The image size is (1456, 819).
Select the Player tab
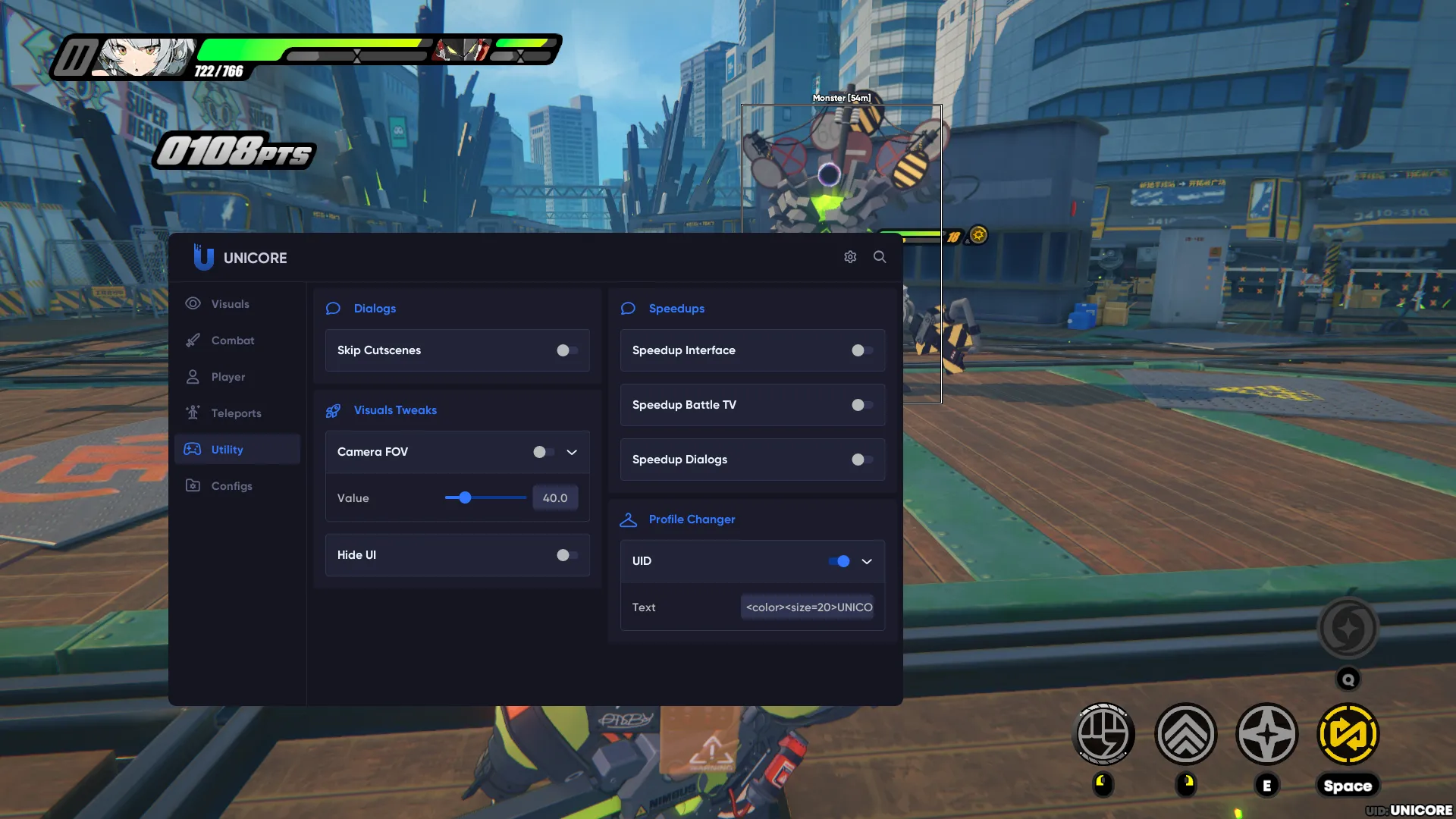(x=227, y=377)
